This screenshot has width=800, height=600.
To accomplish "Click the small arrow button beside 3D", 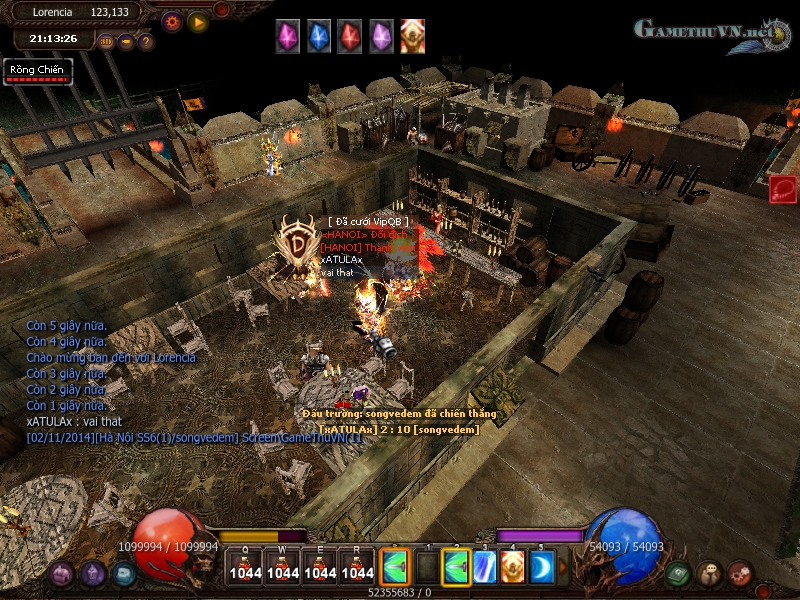I will pos(127,42).
